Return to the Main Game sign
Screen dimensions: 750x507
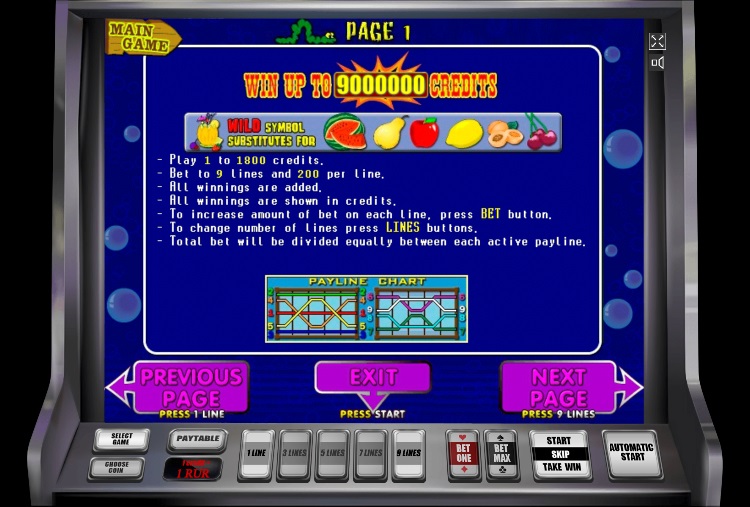click(x=141, y=36)
